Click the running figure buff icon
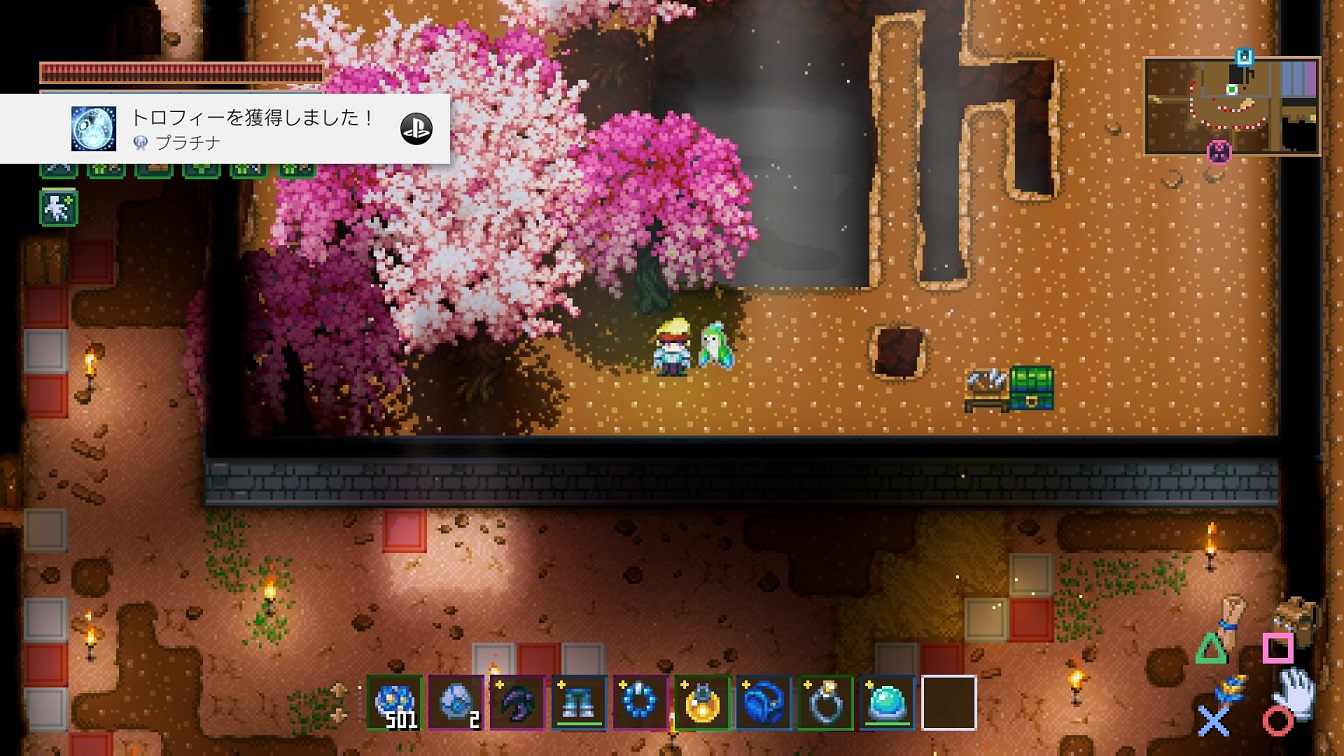The image size is (1344, 756). tap(58, 208)
